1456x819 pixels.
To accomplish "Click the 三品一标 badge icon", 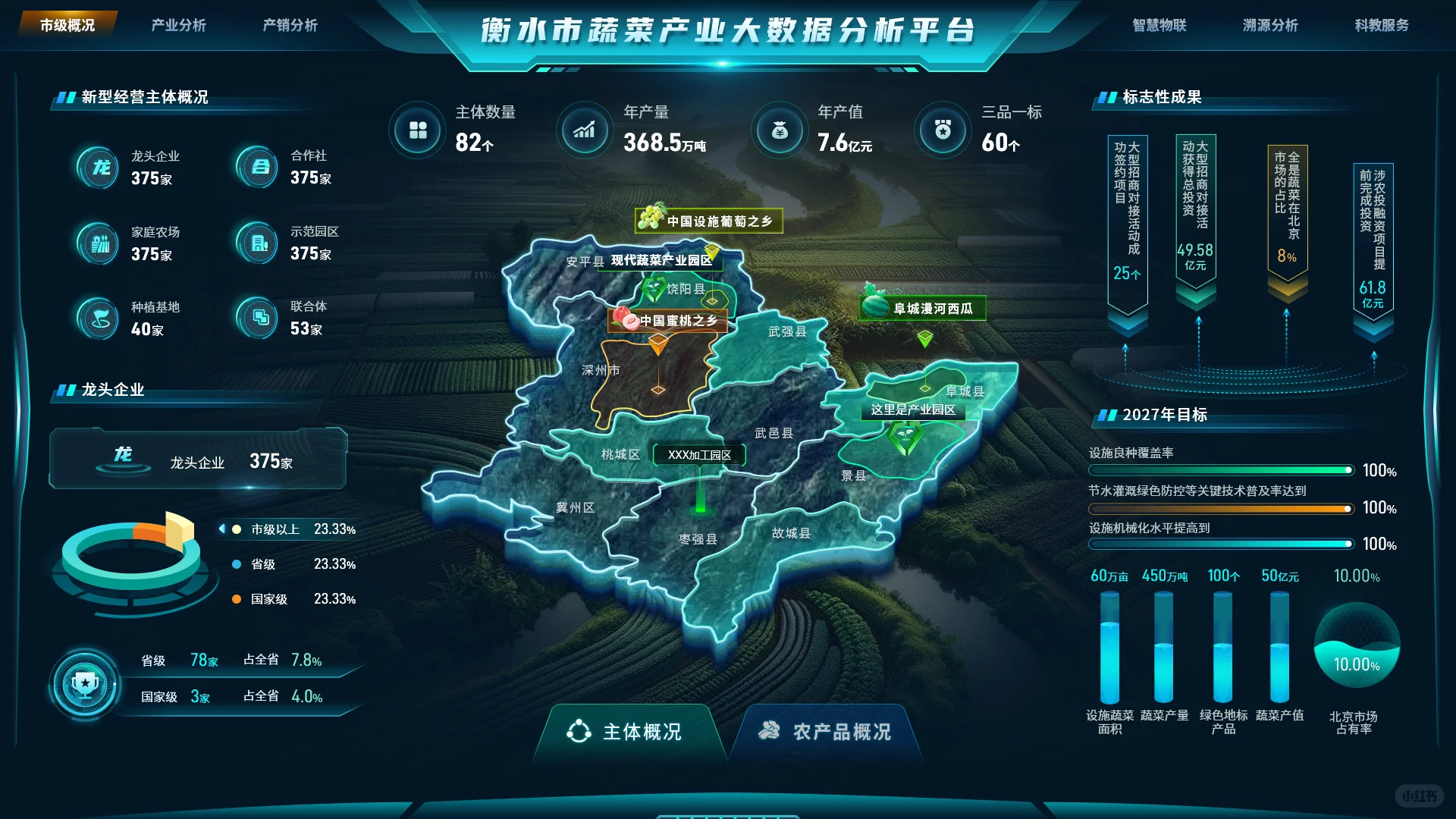I will (942, 130).
